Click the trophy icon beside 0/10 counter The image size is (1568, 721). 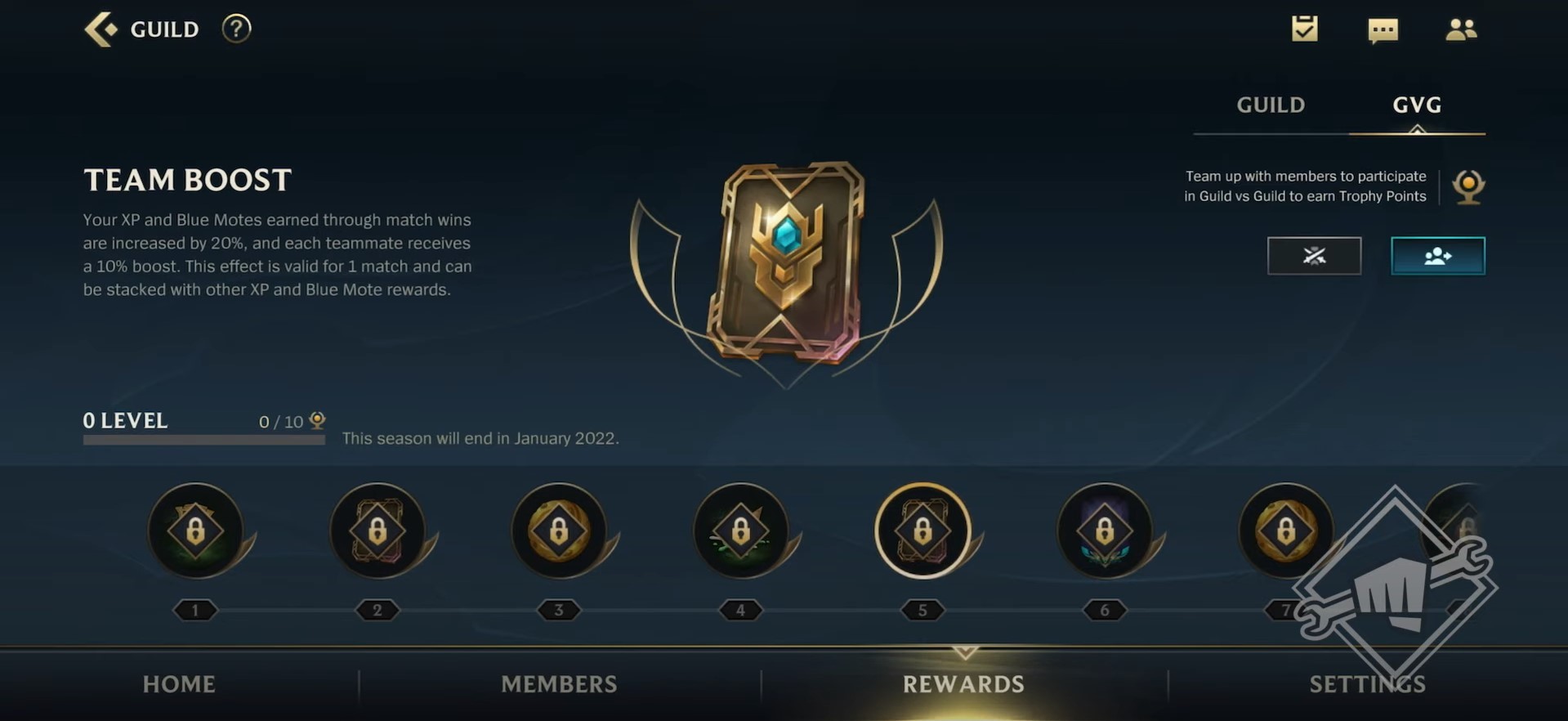[317, 420]
